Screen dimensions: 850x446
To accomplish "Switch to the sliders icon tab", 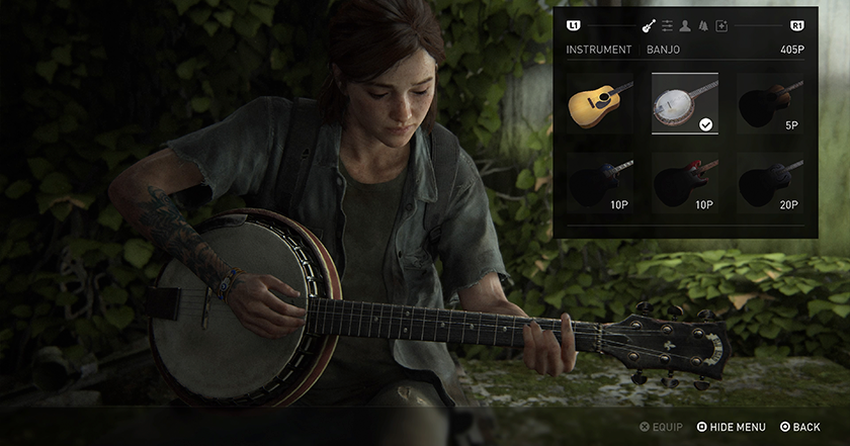I will [x=667, y=25].
